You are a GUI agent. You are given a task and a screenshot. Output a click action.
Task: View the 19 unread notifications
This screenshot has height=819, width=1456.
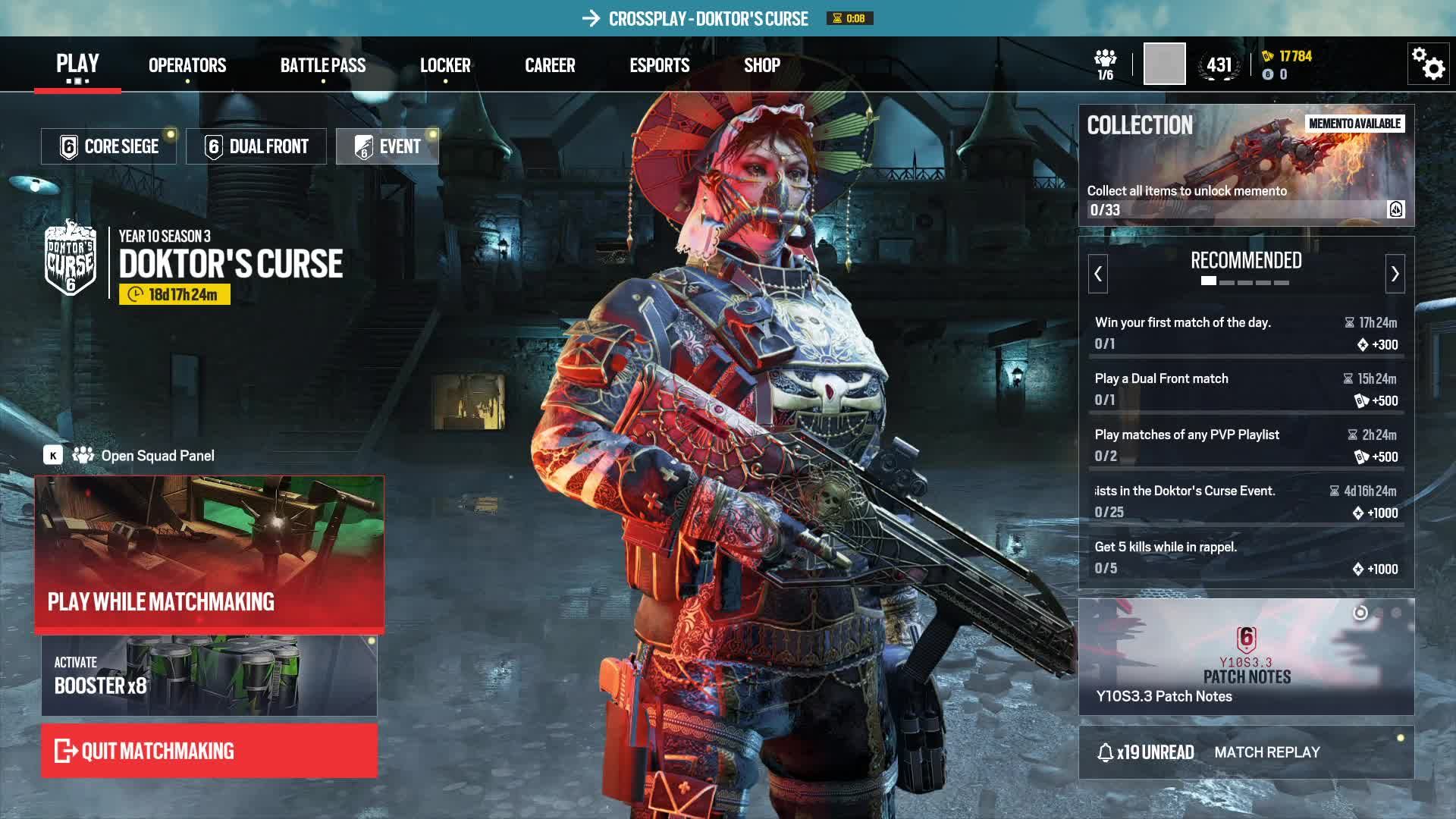pos(1146,752)
